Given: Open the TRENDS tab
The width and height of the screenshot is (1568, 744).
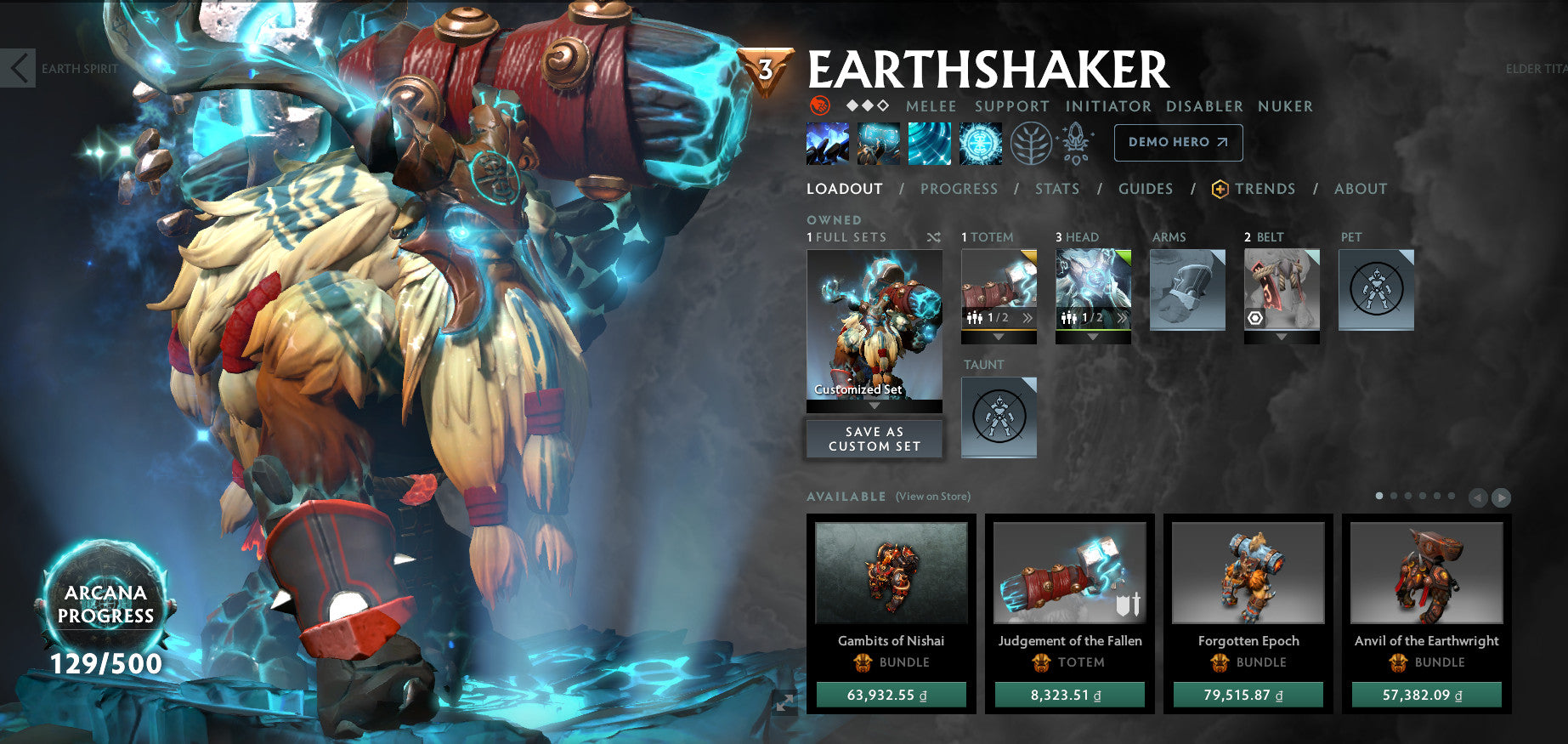Looking at the screenshot, I should tap(1265, 189).
